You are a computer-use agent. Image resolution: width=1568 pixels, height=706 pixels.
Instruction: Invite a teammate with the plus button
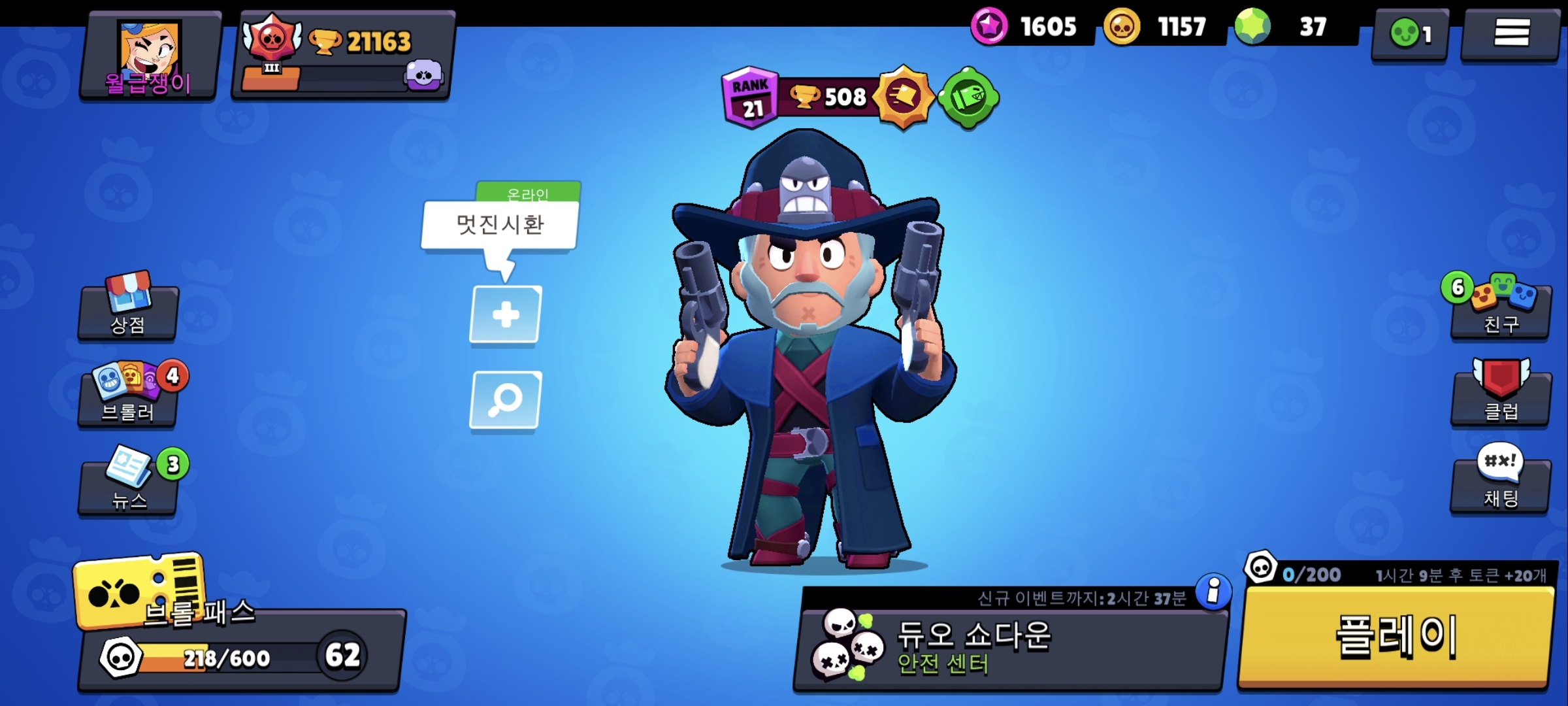pos(505,314)
